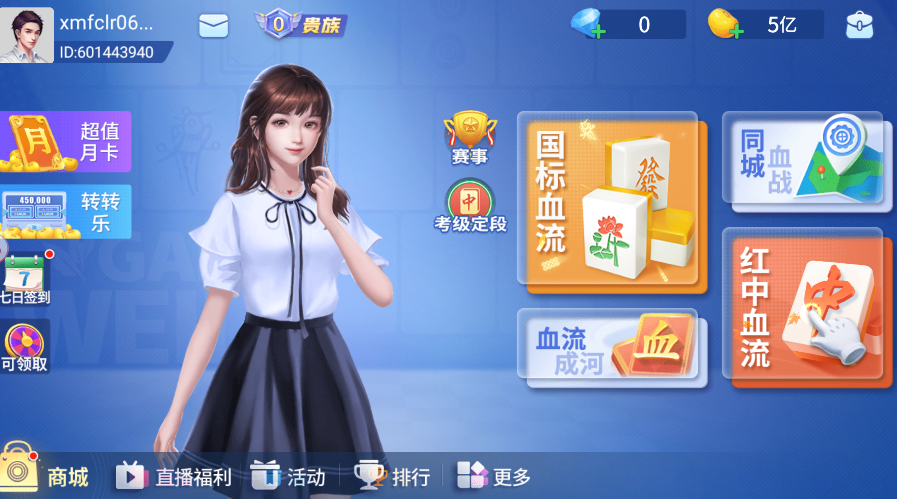This screenshot has width=897, height=499.
Task: Claim the 可领取 reward wheel
Action: tap(24, 347)
